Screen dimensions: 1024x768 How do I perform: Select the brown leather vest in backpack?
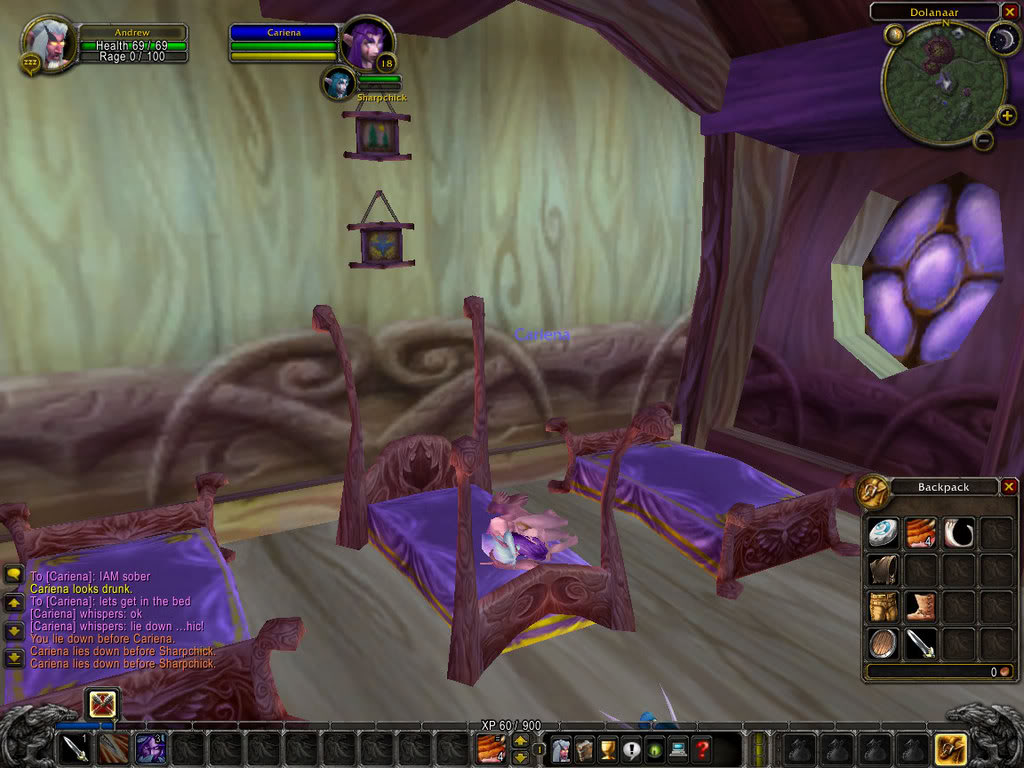882,570
